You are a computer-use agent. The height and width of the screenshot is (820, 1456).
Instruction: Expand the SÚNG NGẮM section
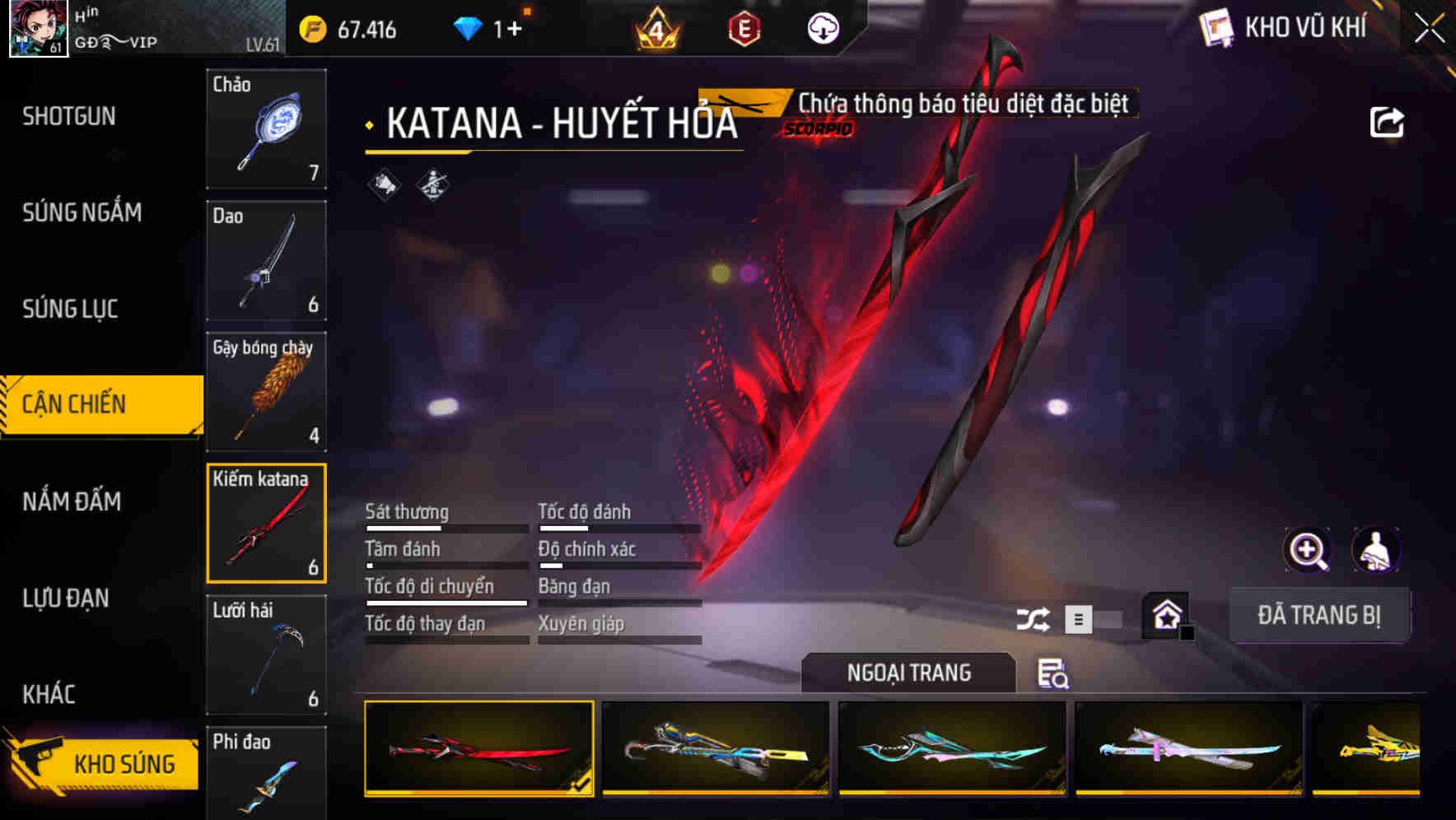click(81, 212)
